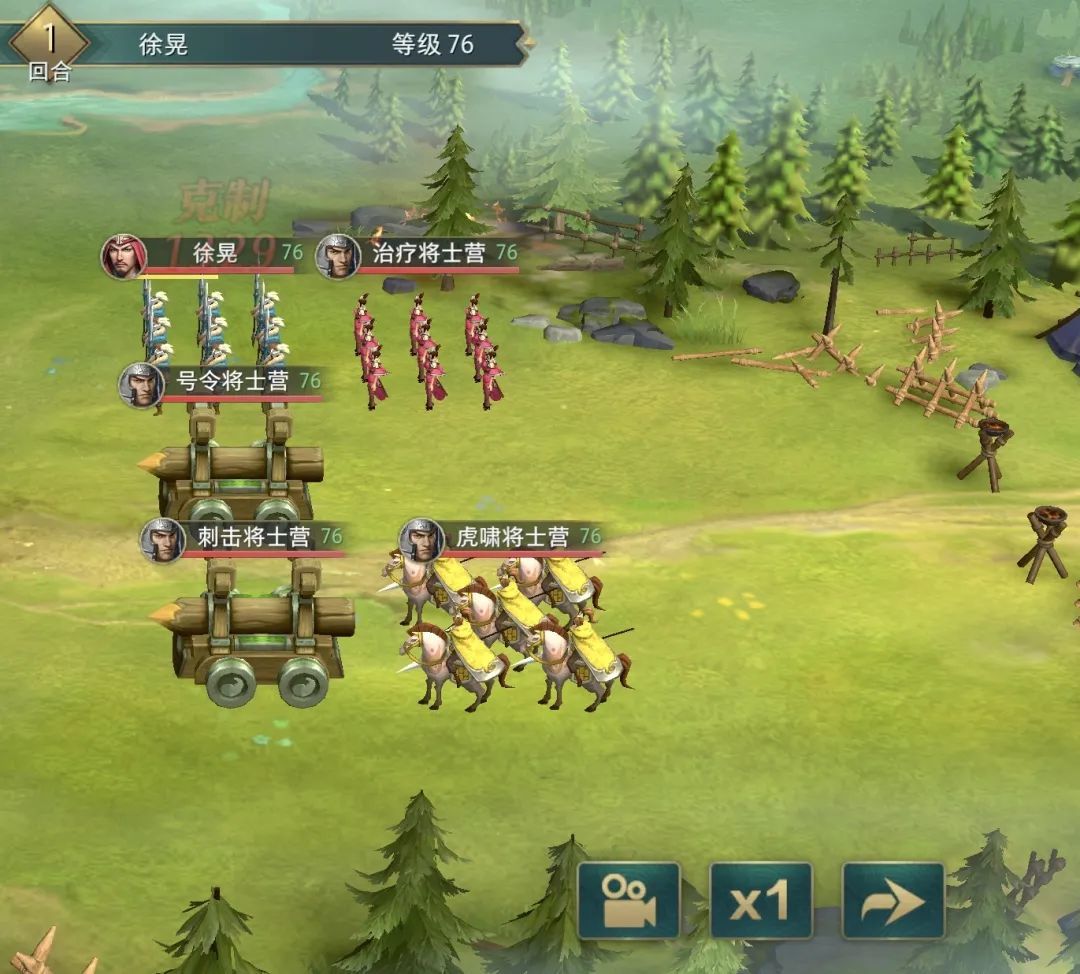
Task: Tap the 号令将士营 unit nameplate
Action: point(233,381)
